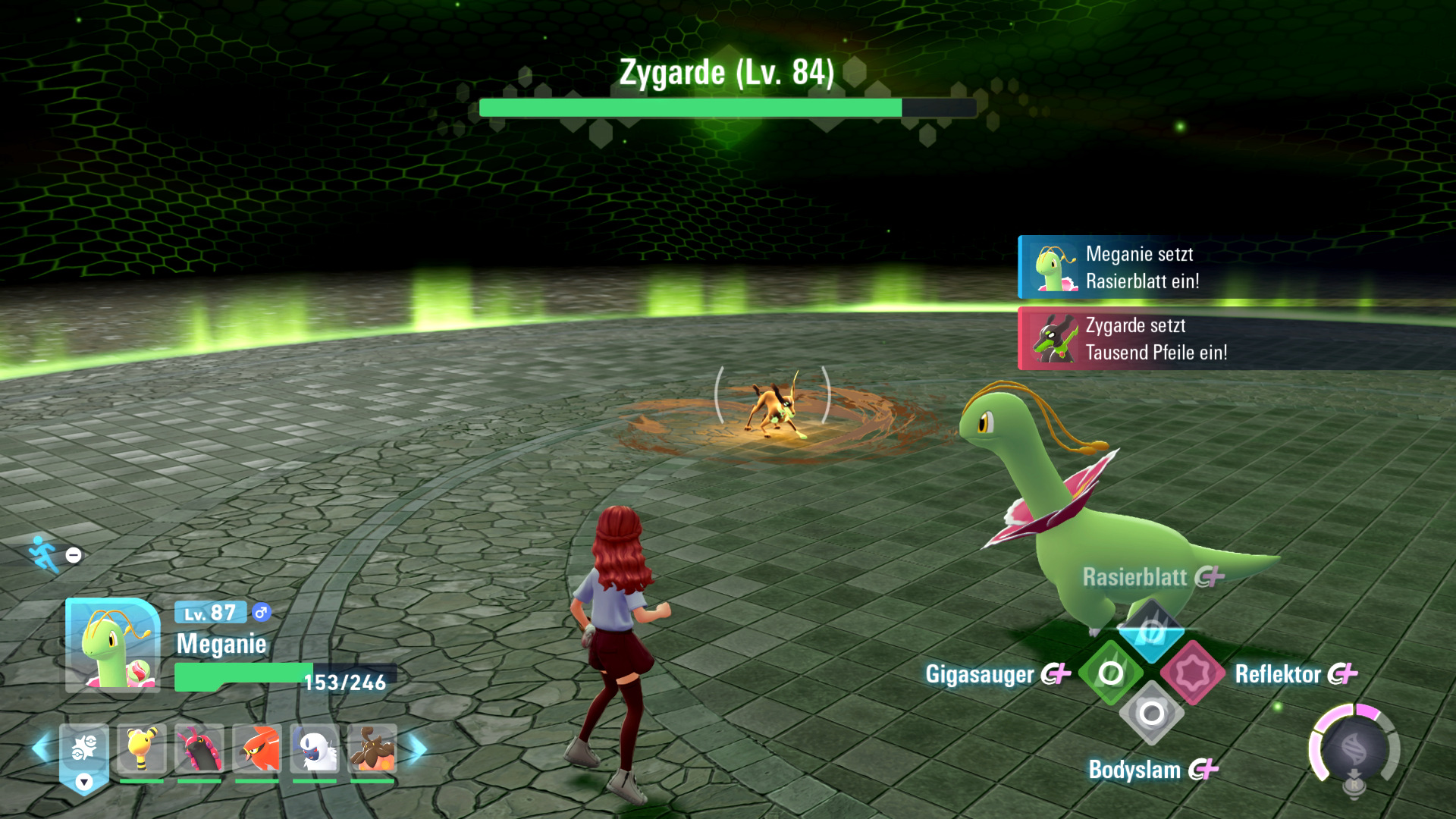The width and height of the screenshot is (1456, 819).
Task: Choose the grey Bodyslam move
Action: (x=1151, y=714)
